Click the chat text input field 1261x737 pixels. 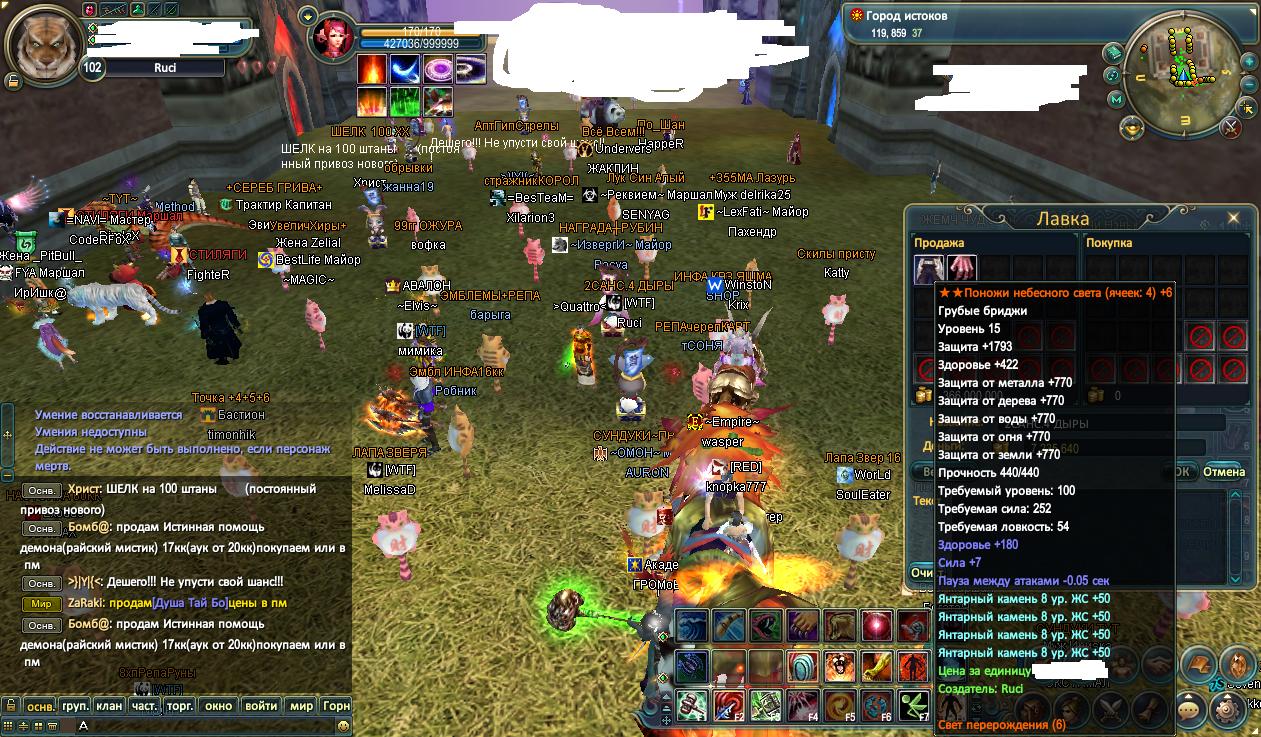[x=200, y=724]
